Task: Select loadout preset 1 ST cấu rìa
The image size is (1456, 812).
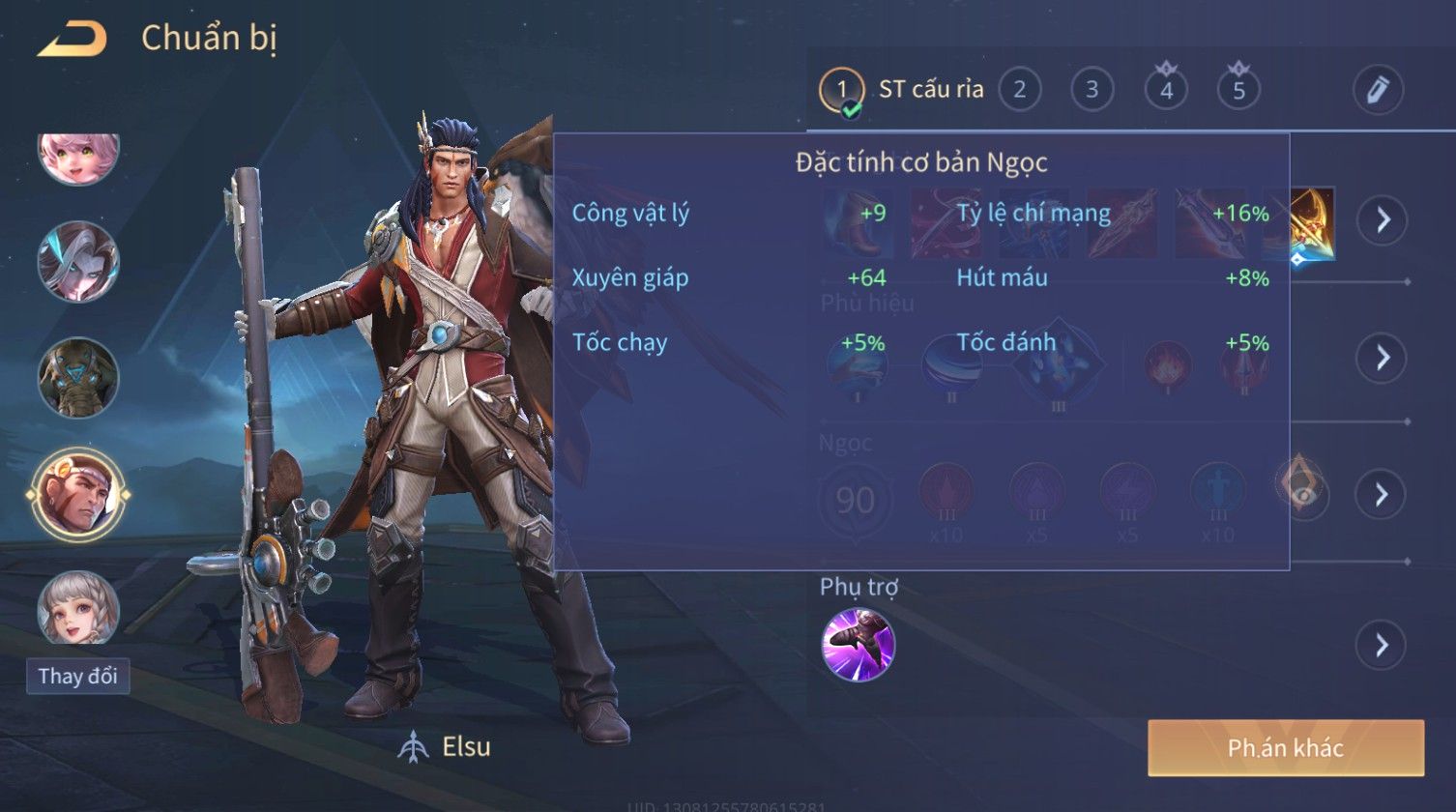Action: [x=841, y=90]
